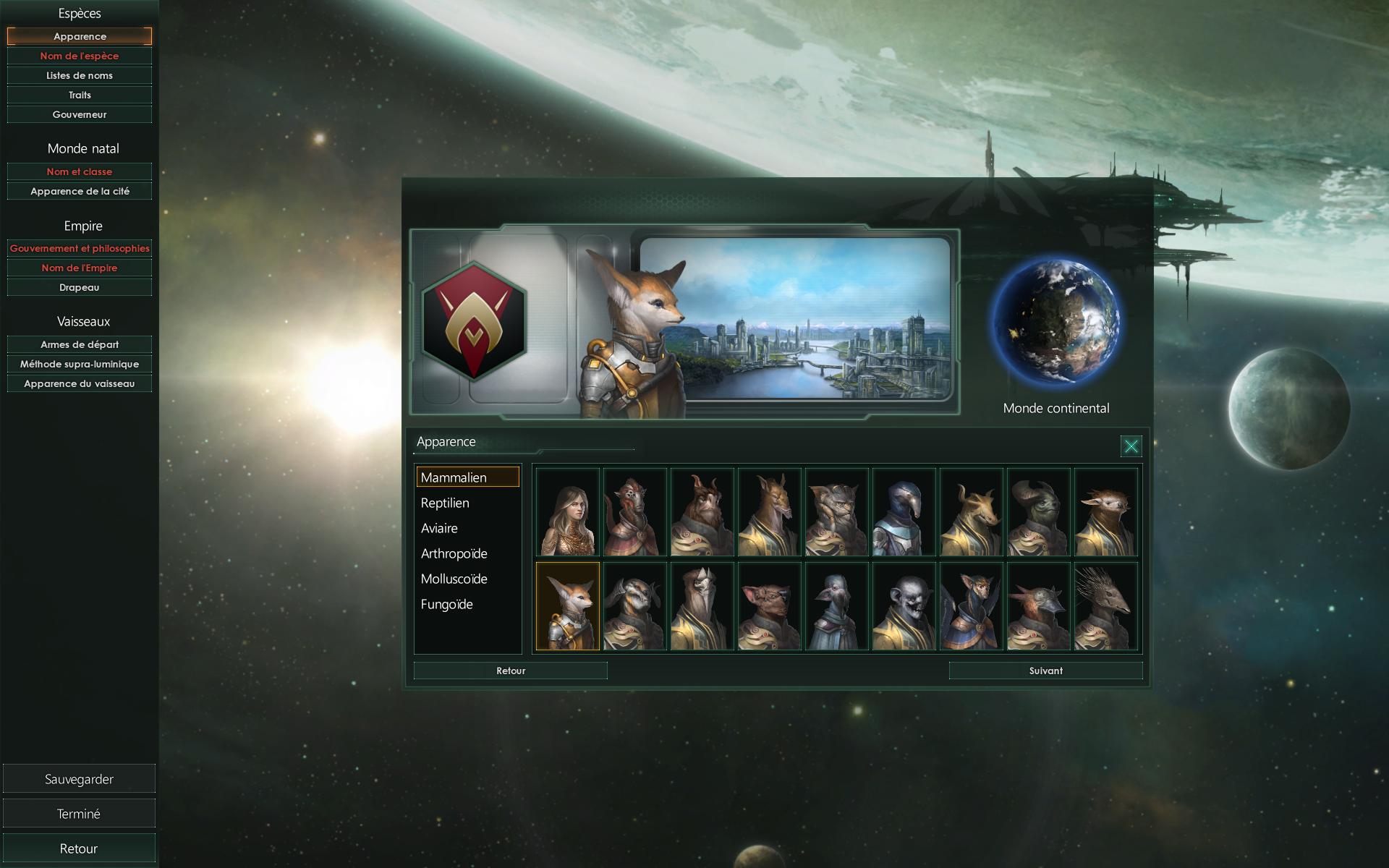Open Armes de départ section
This screenshot has height=868, width=1389.
(80, 344)
